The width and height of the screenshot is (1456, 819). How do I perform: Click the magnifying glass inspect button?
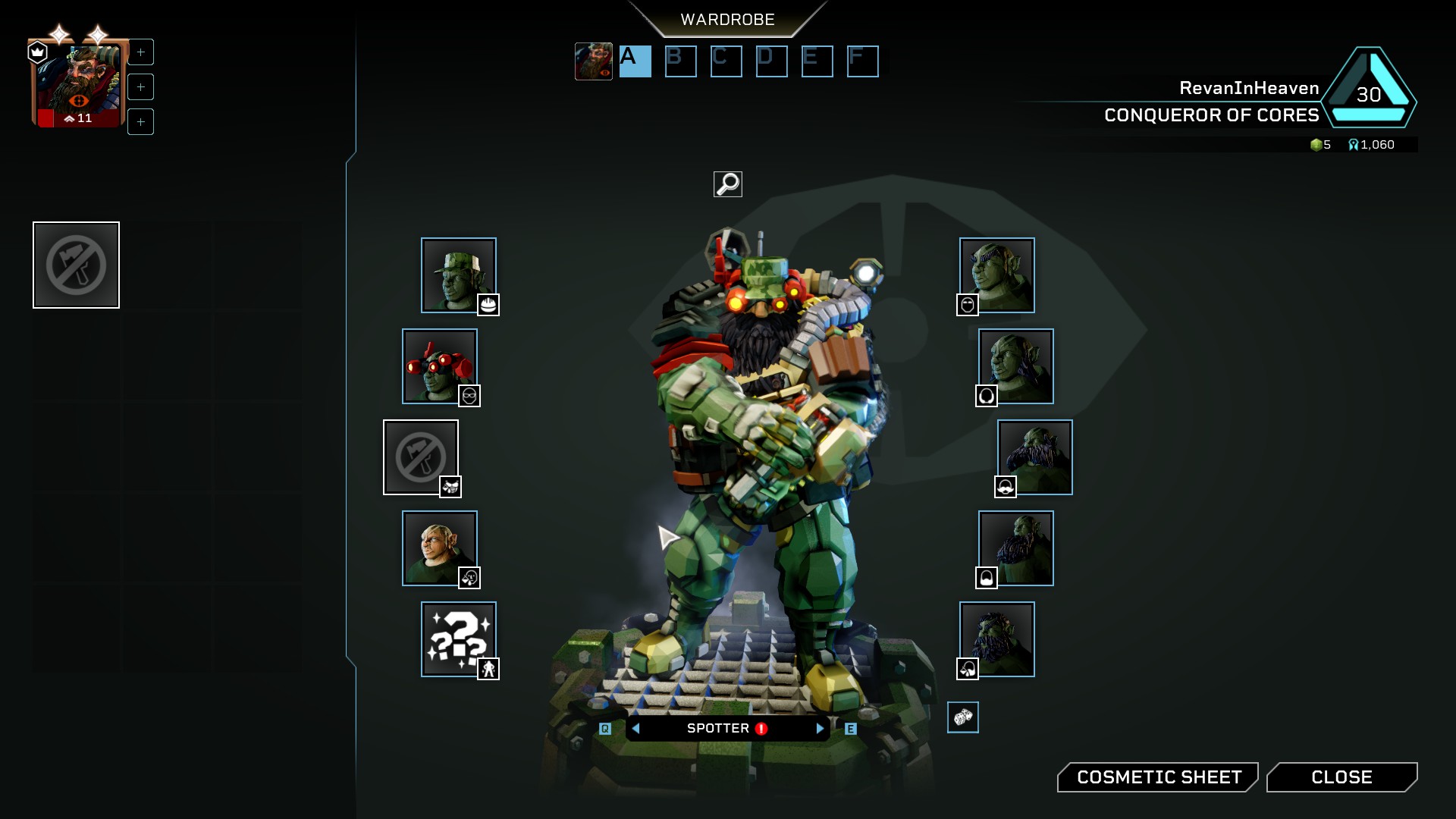[x=728, y=184]
